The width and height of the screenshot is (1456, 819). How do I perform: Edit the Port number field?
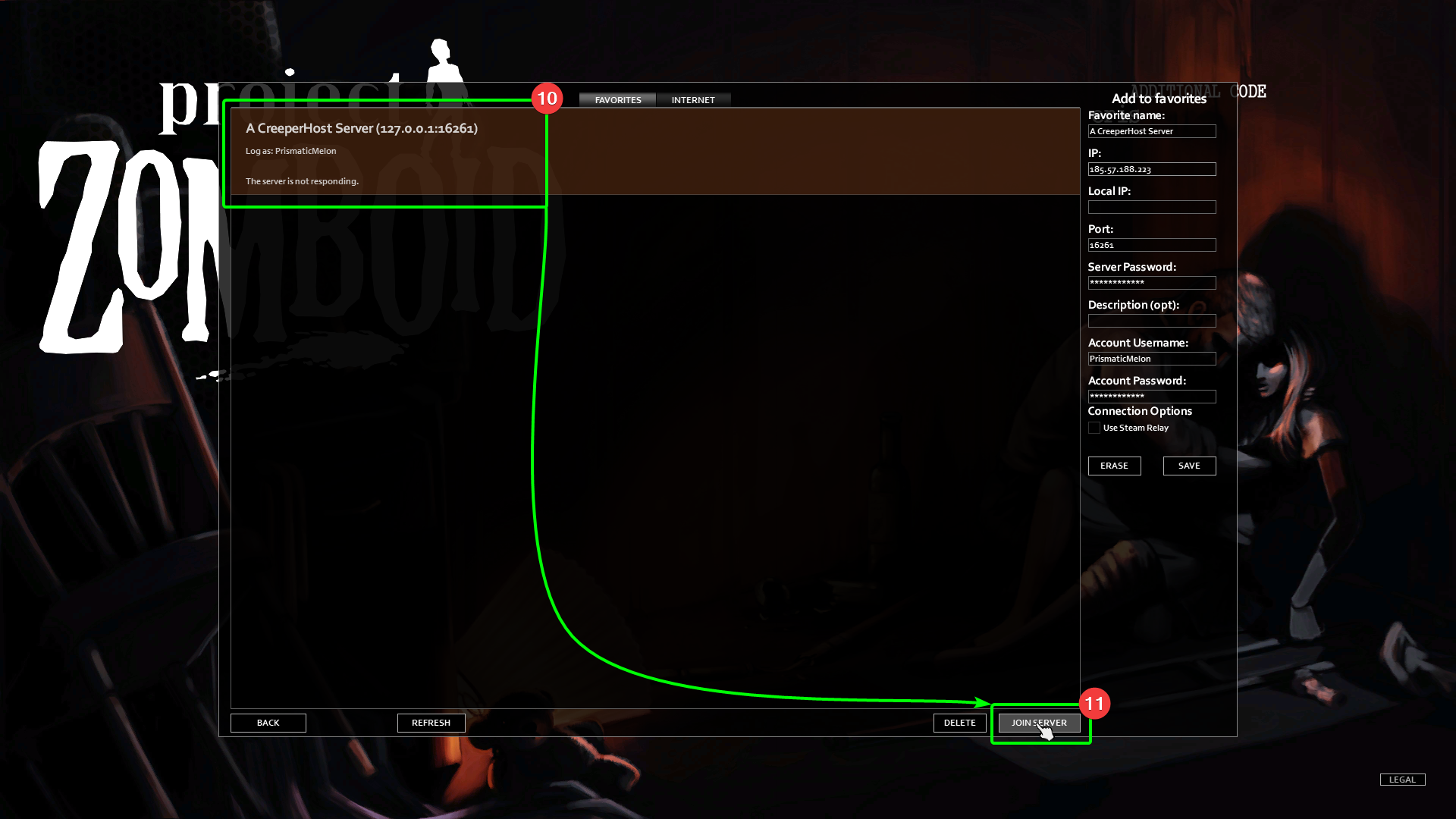point(1152,245)
